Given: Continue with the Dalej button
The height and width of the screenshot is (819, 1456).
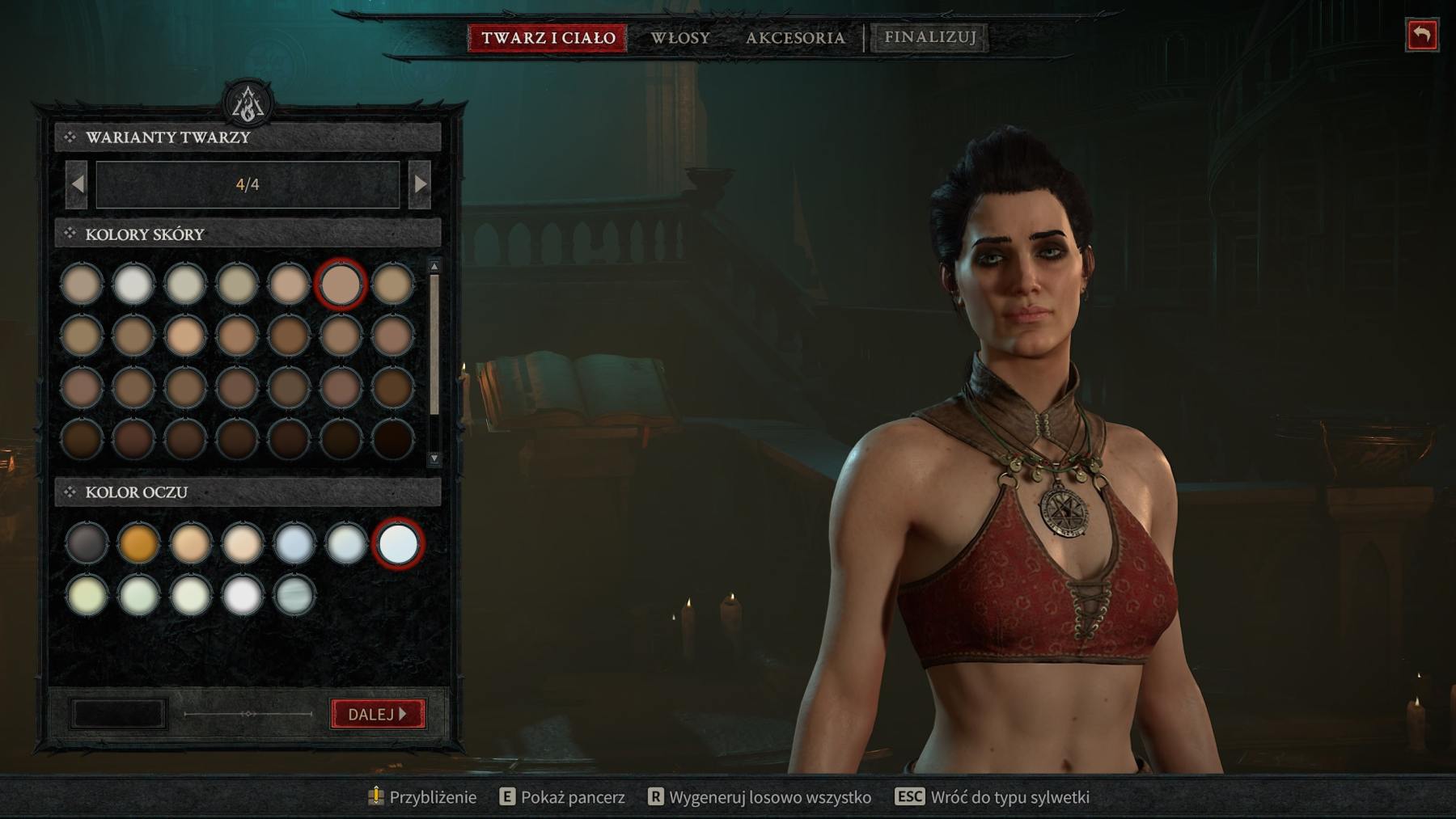Looking at the screenshot, I should pos(378,714).
